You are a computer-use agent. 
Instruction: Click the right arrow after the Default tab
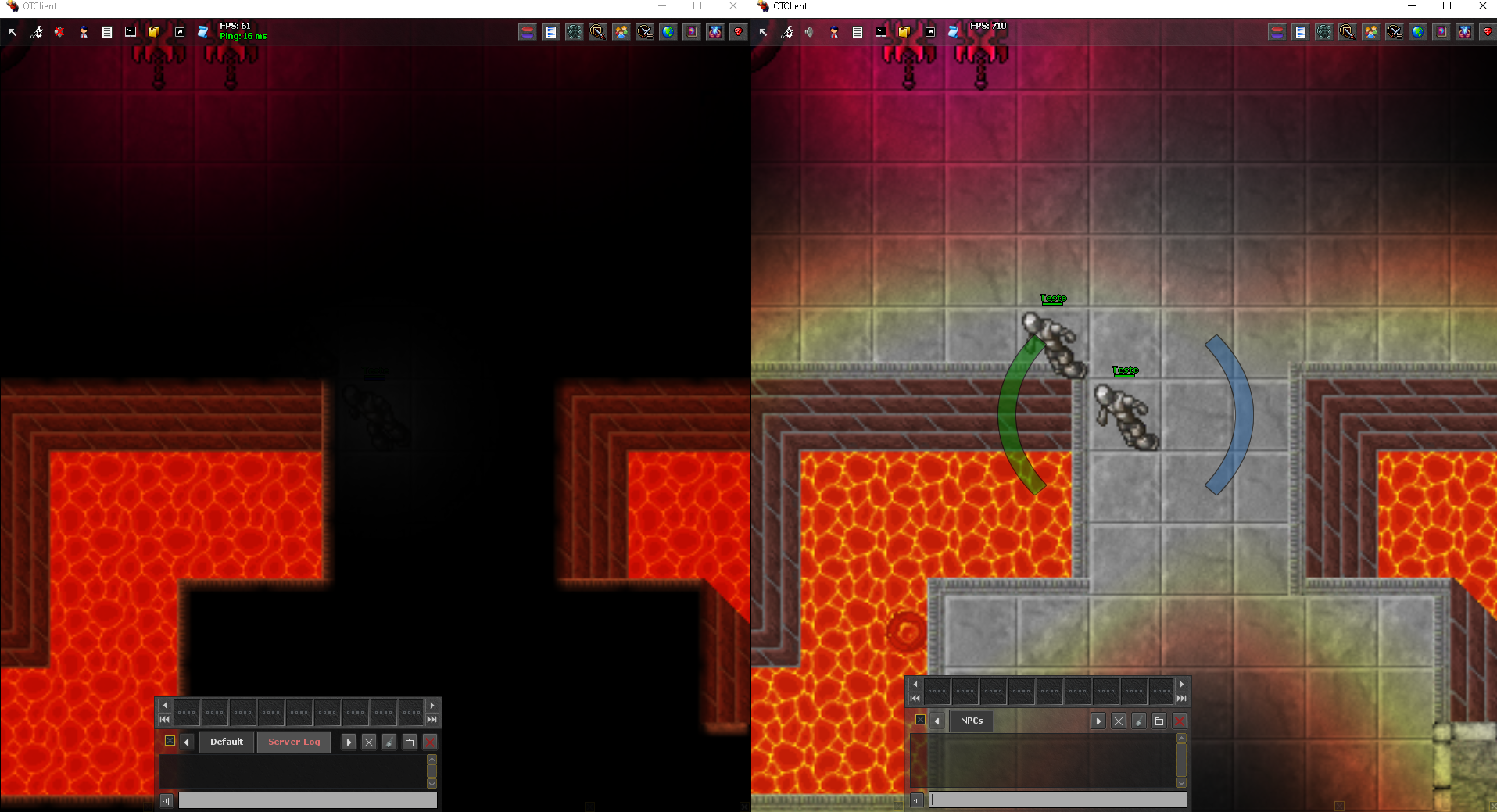(348, 742)
